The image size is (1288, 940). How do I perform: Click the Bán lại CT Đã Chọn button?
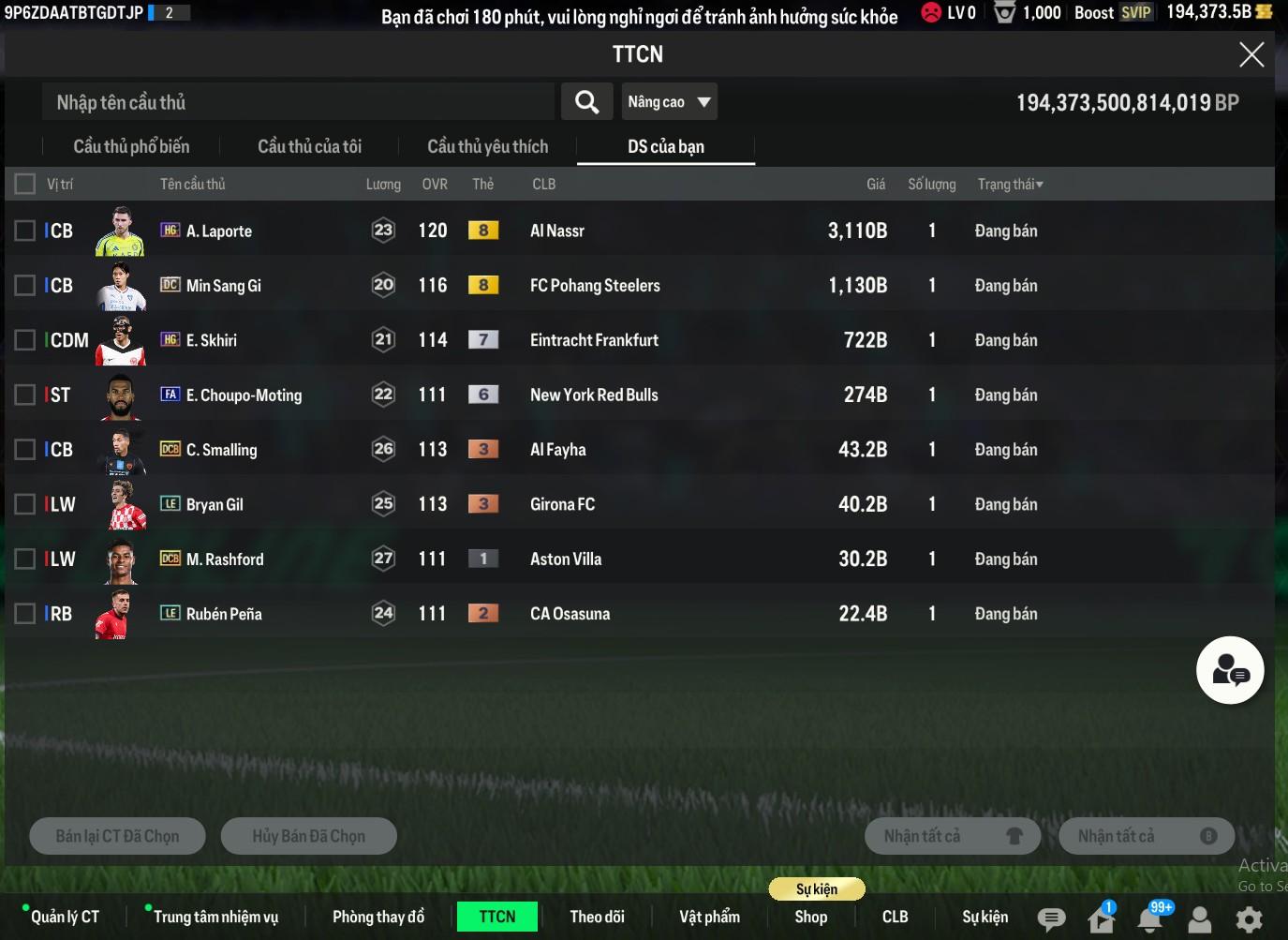point(117,836)
